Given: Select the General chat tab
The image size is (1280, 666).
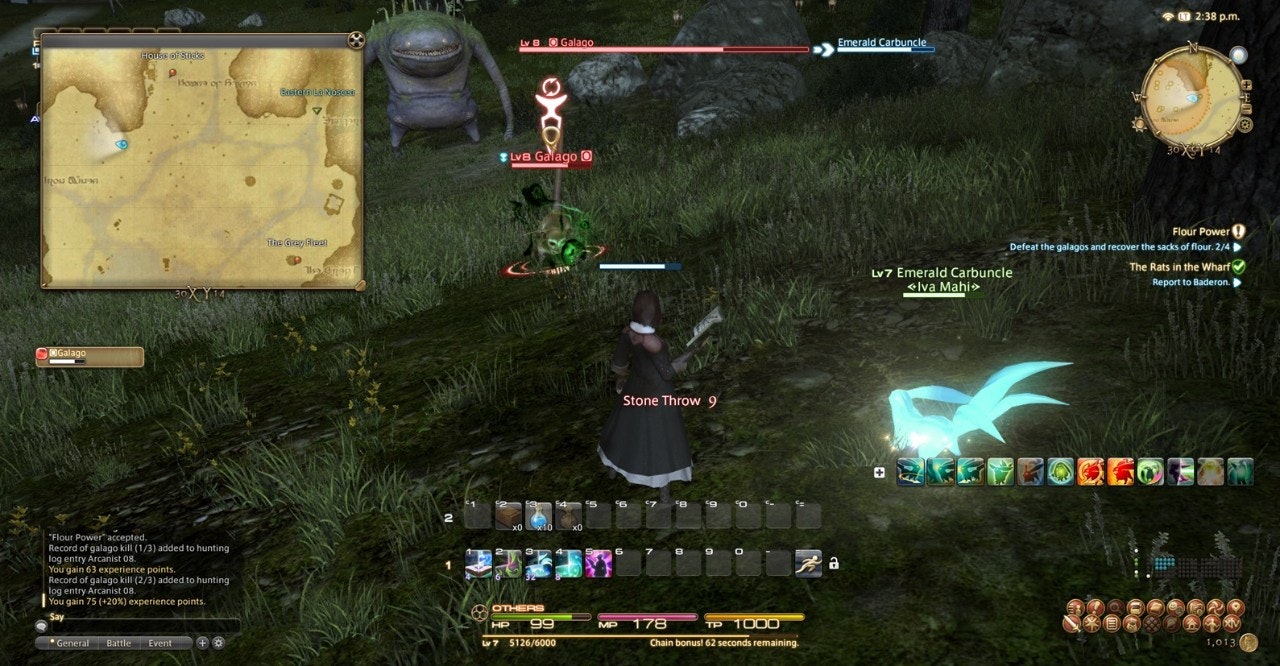Looking at the screenshot, I should click(x=72, y=643).
